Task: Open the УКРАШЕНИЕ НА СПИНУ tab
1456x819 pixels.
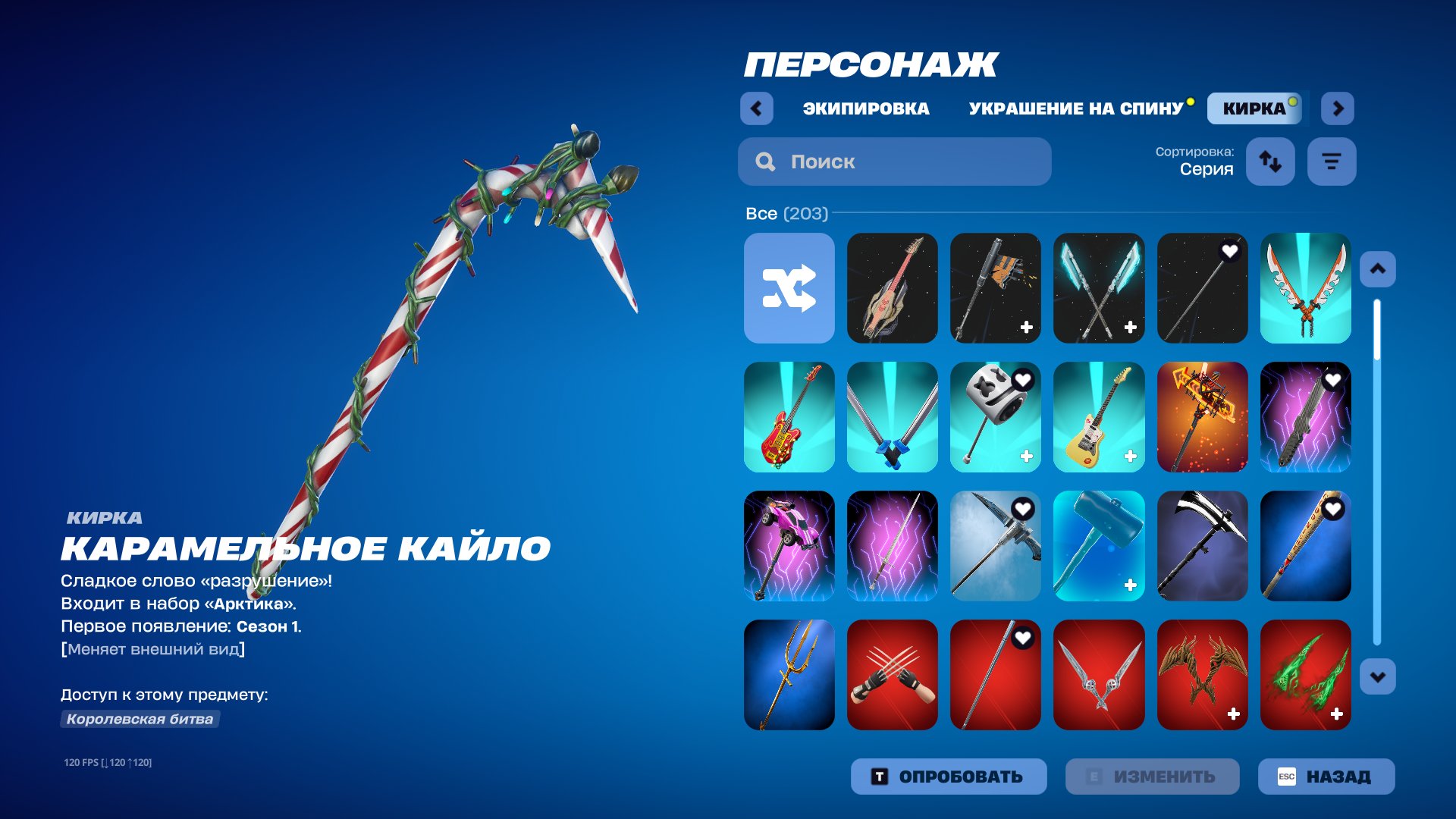Action: (x=1075, y=108)
